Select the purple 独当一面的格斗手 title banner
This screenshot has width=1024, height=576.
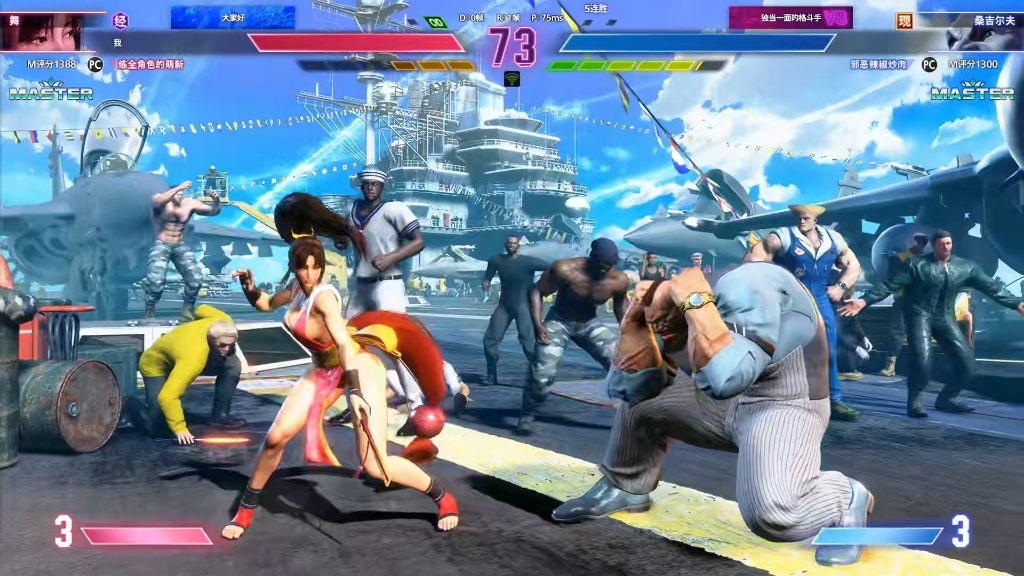(790, 17)
